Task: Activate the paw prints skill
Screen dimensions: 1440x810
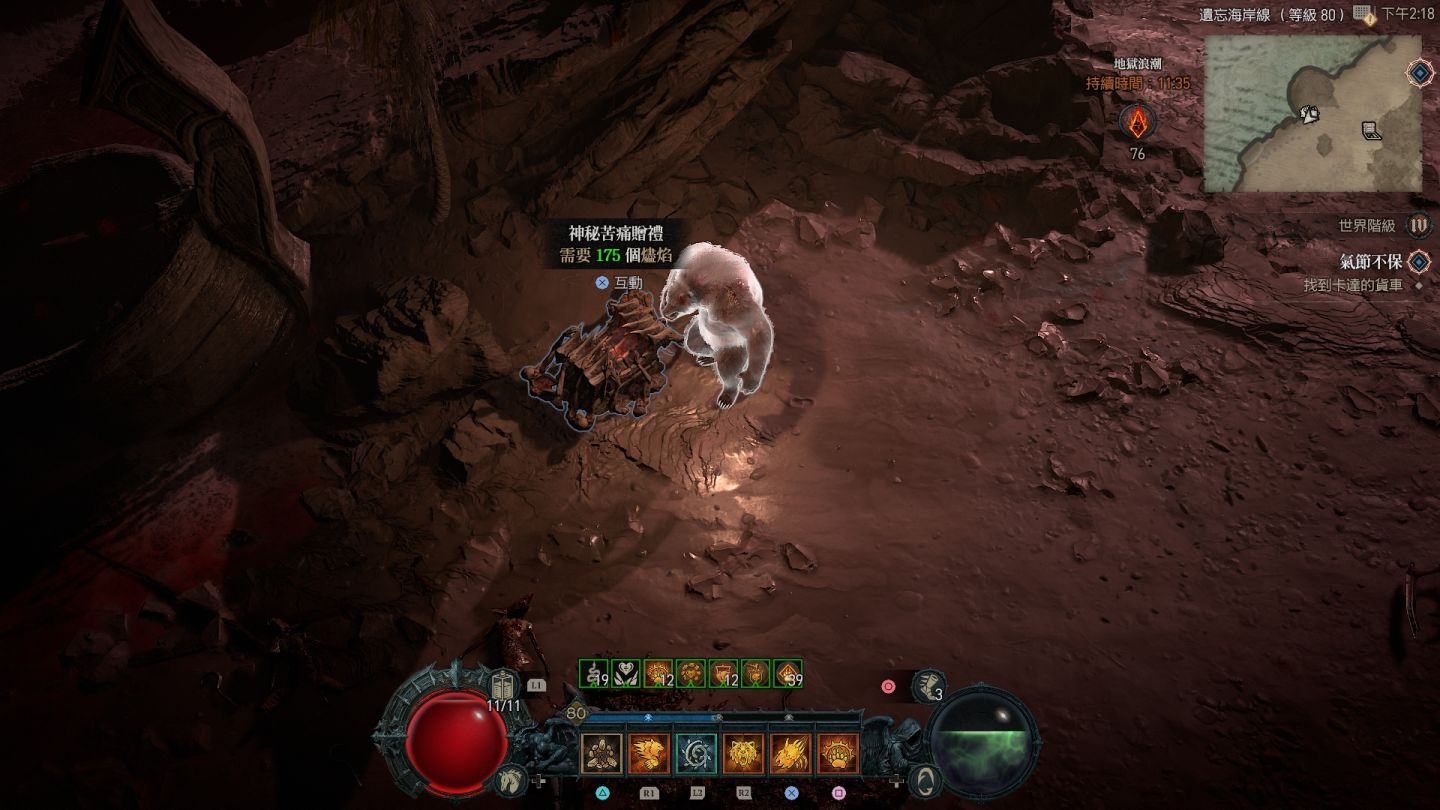Action: coord(601,753)
